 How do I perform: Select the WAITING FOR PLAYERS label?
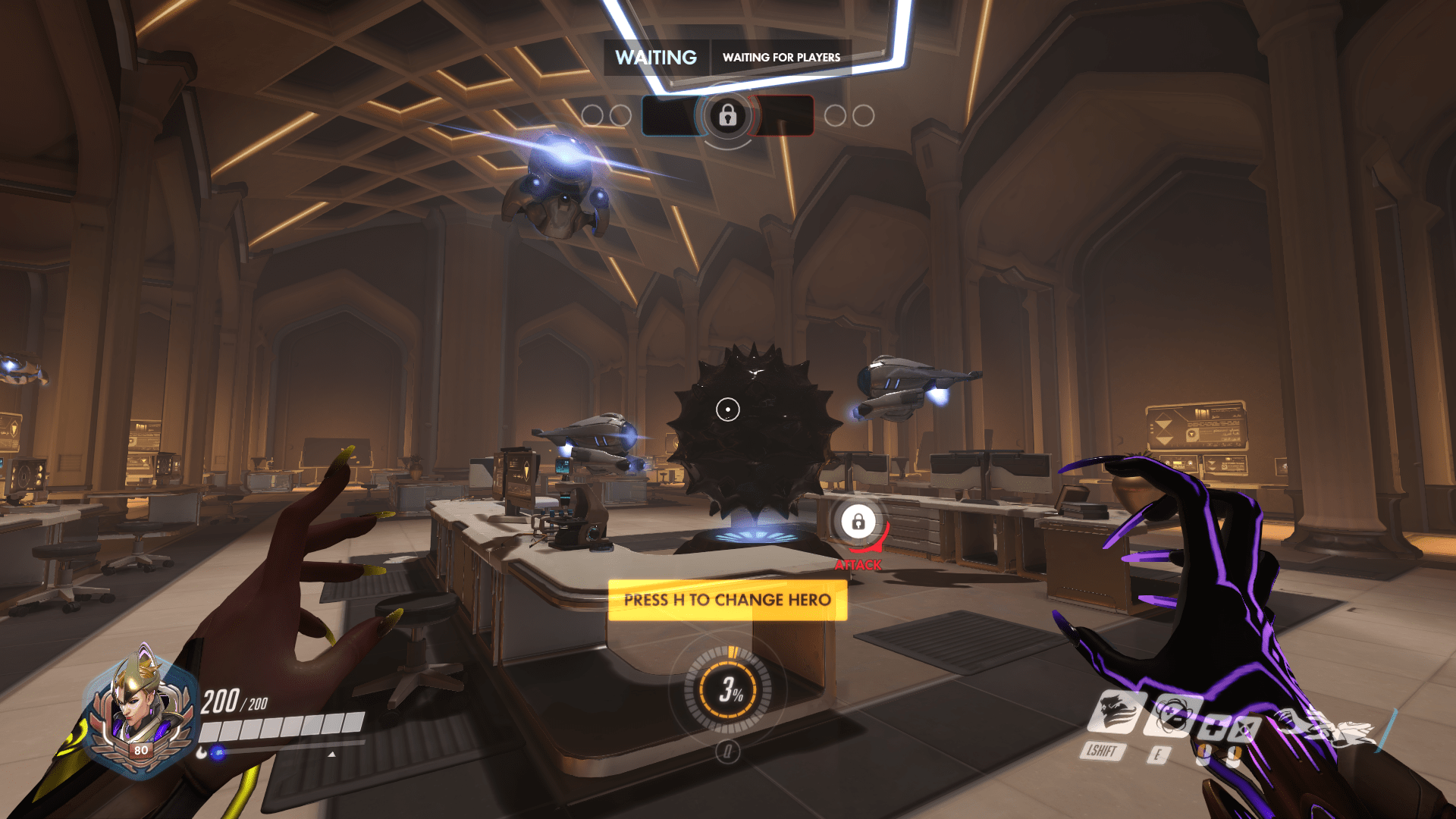[x=781, y=57]
